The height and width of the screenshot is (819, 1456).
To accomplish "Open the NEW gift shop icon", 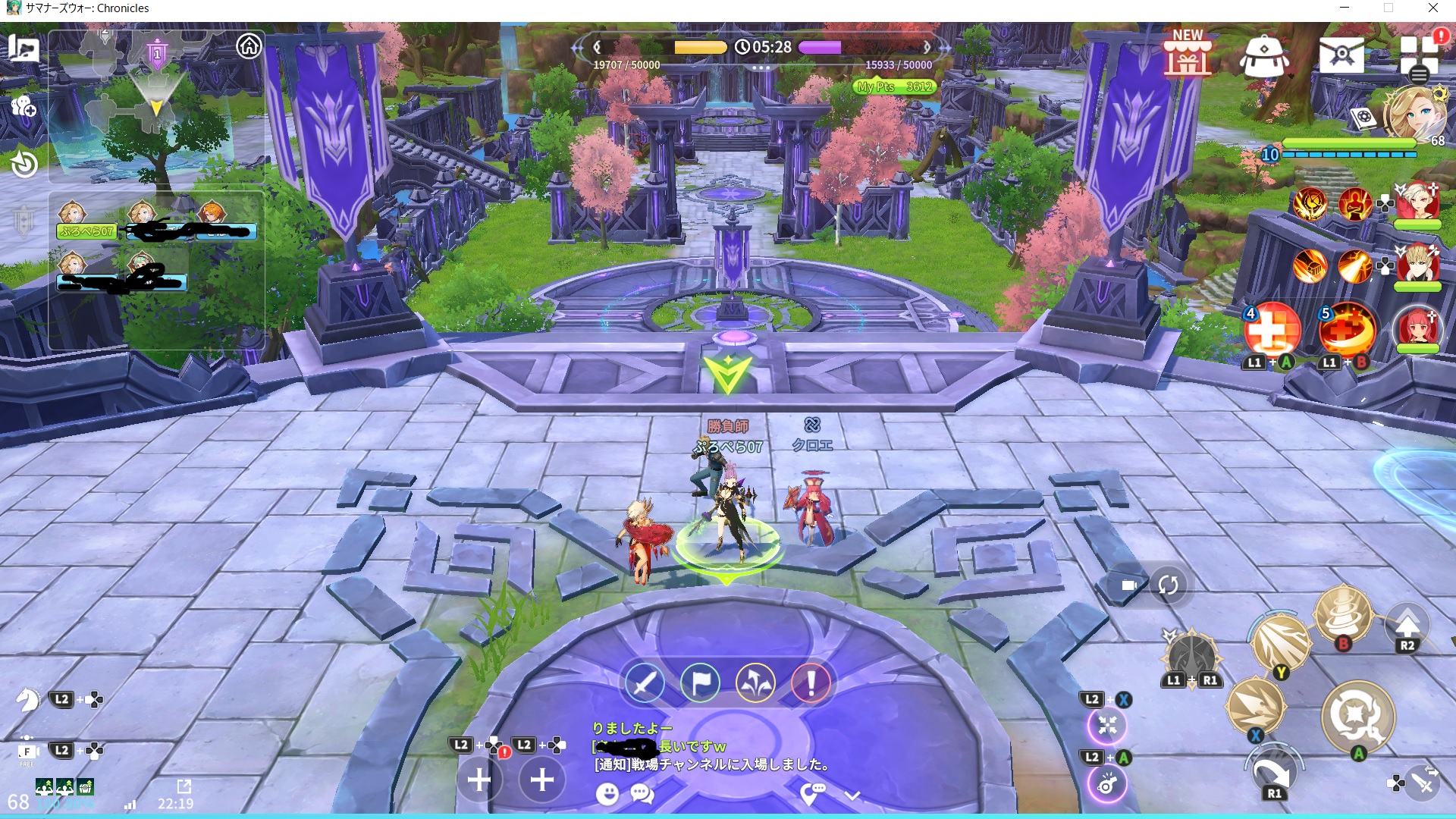I will (x=1188, y=55).
